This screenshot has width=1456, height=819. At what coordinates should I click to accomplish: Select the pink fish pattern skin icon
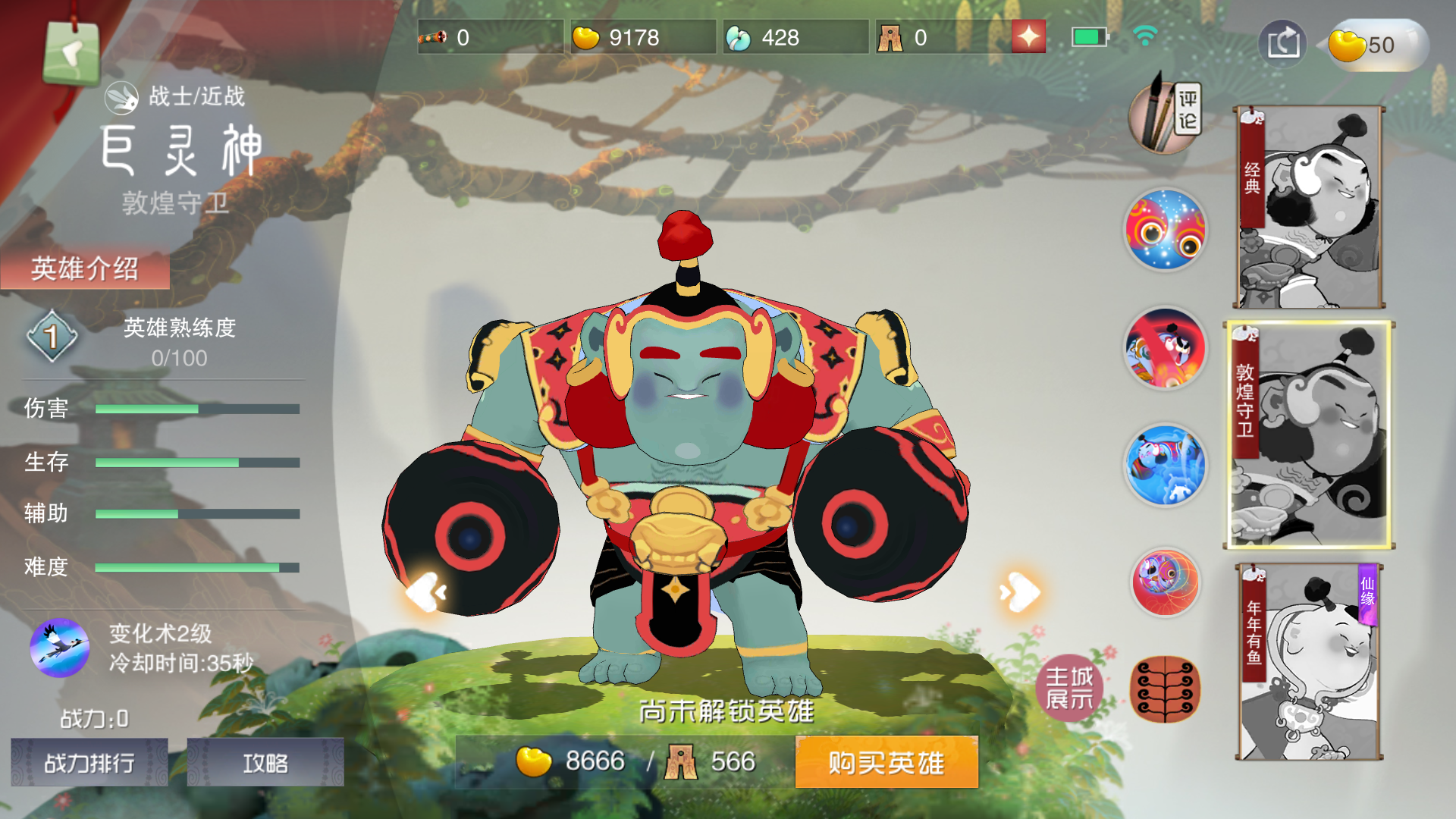point(1165,584)
